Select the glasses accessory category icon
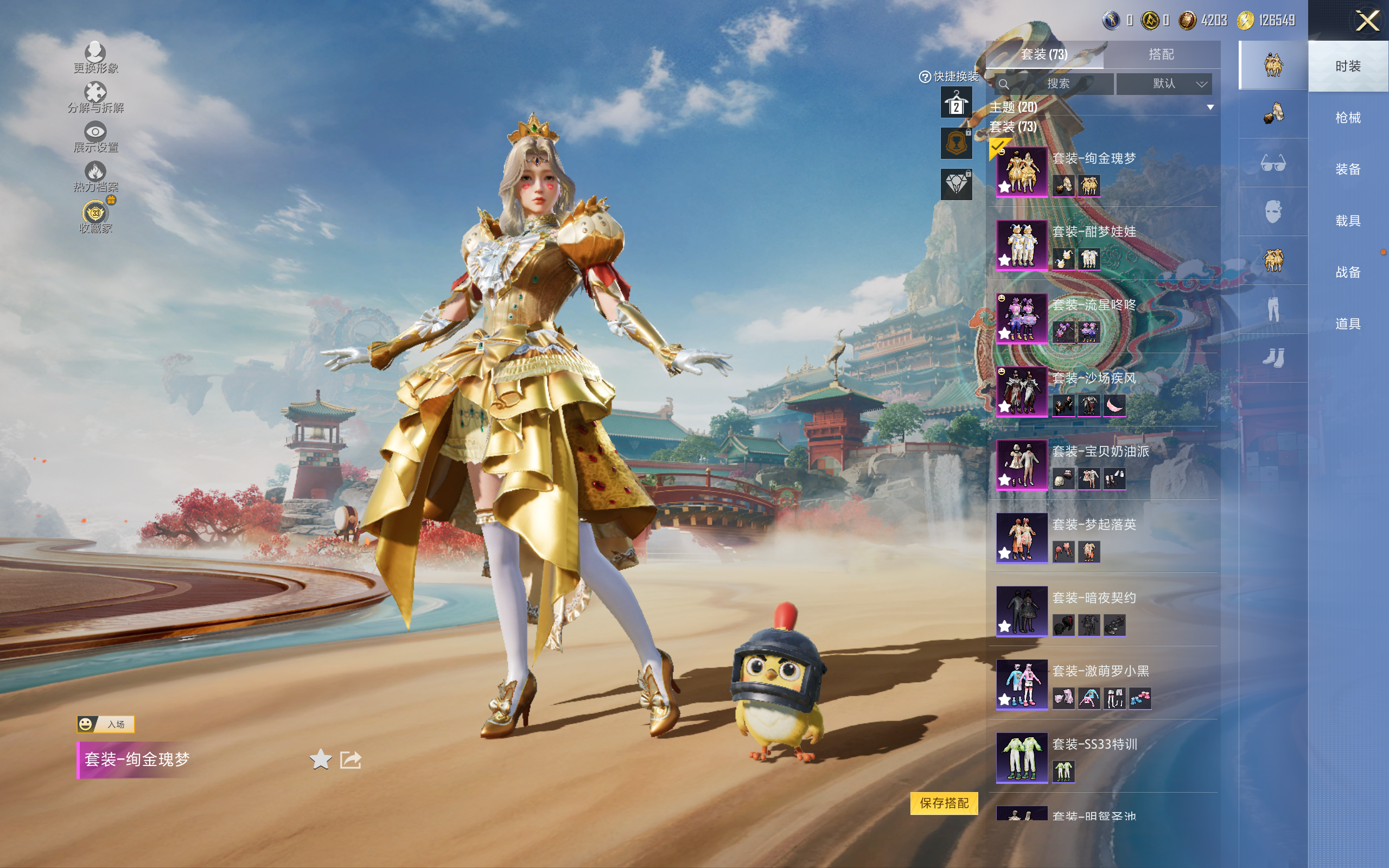The width and height of the screenshot is (1389, 868). [x=1272, y=163]
